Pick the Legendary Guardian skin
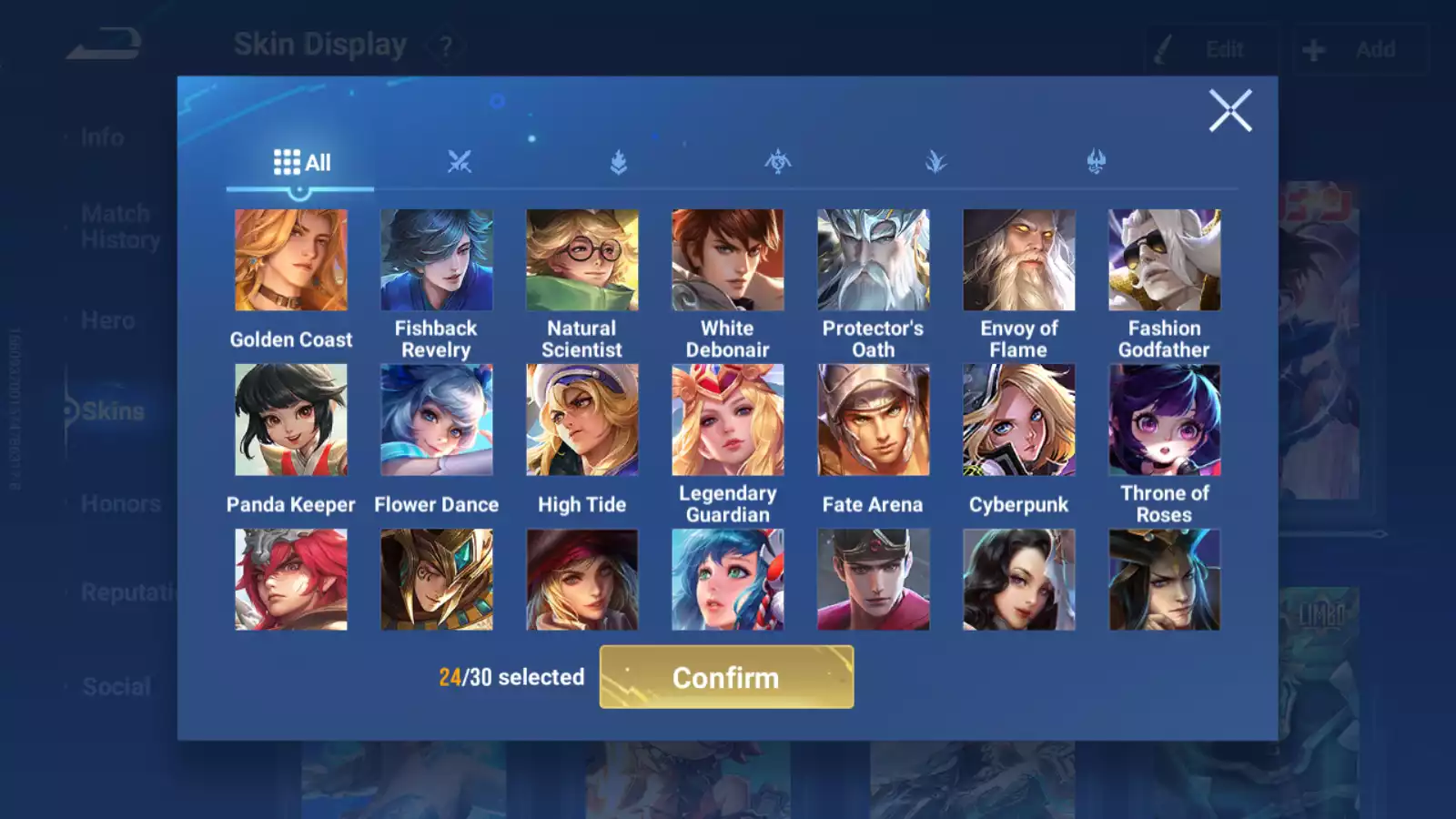The width and height of the screenshot is (1456, 819). tap(728, 420)
